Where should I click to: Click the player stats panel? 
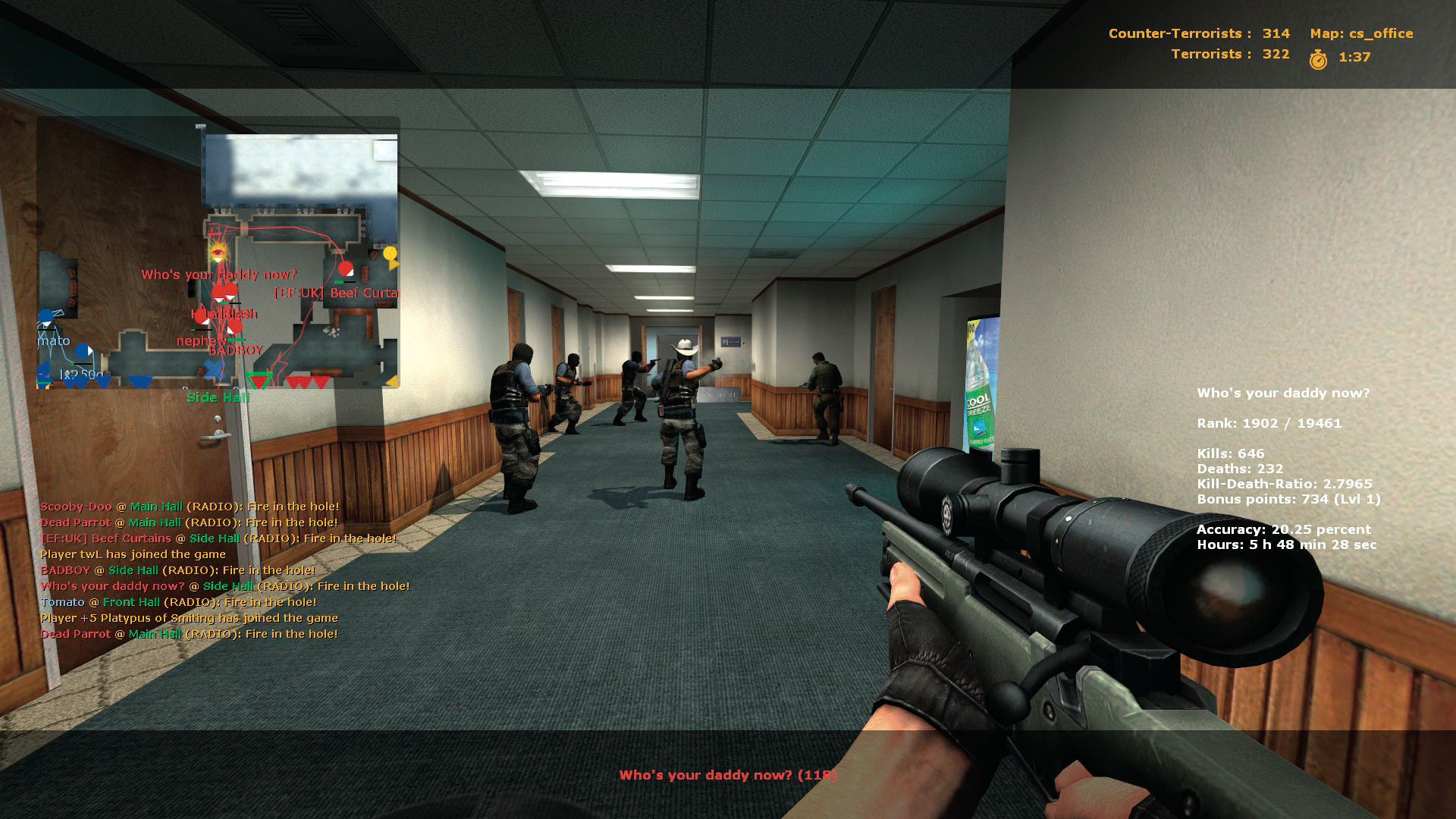tap(1287, 468)
